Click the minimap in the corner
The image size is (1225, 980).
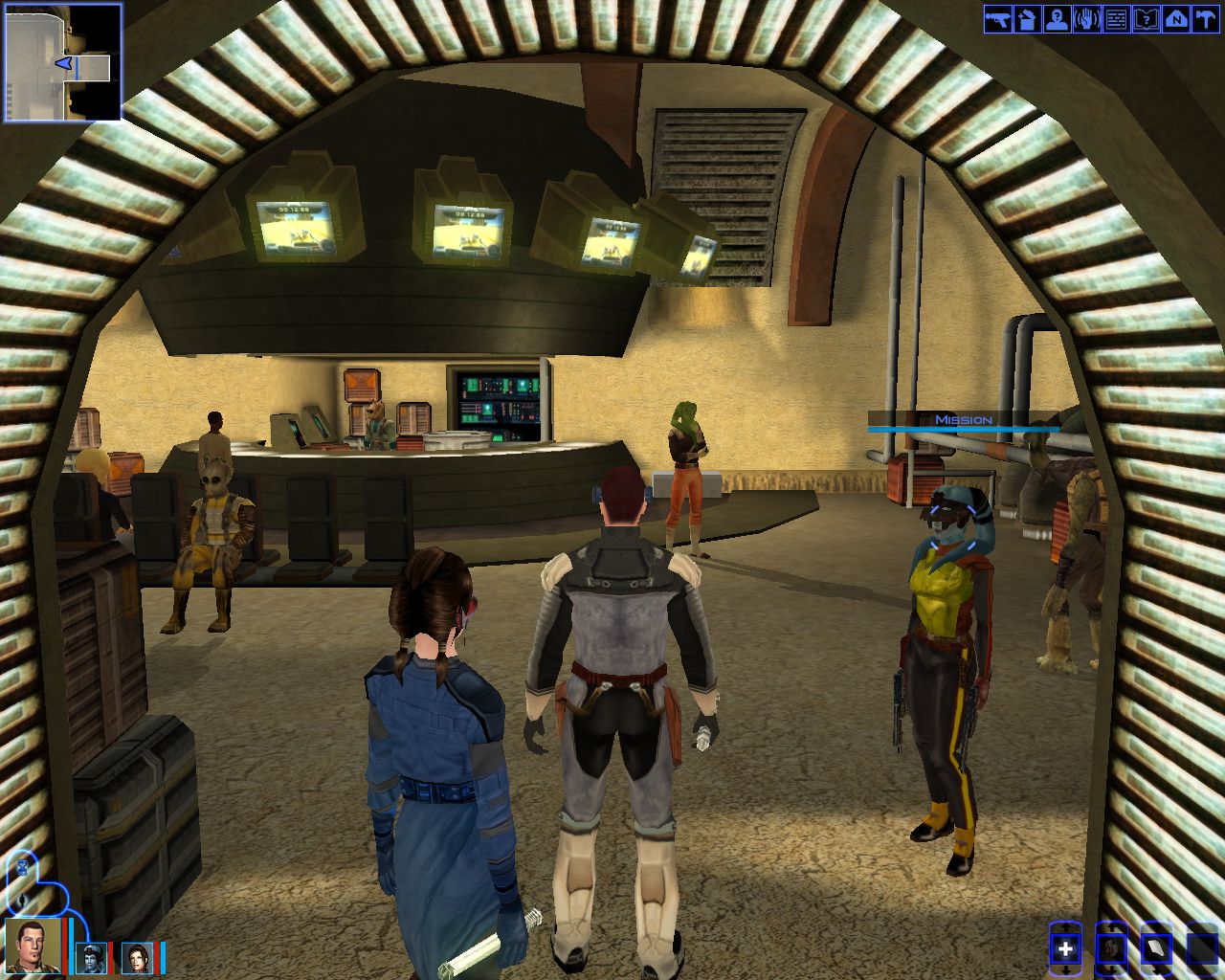[63, 62]
